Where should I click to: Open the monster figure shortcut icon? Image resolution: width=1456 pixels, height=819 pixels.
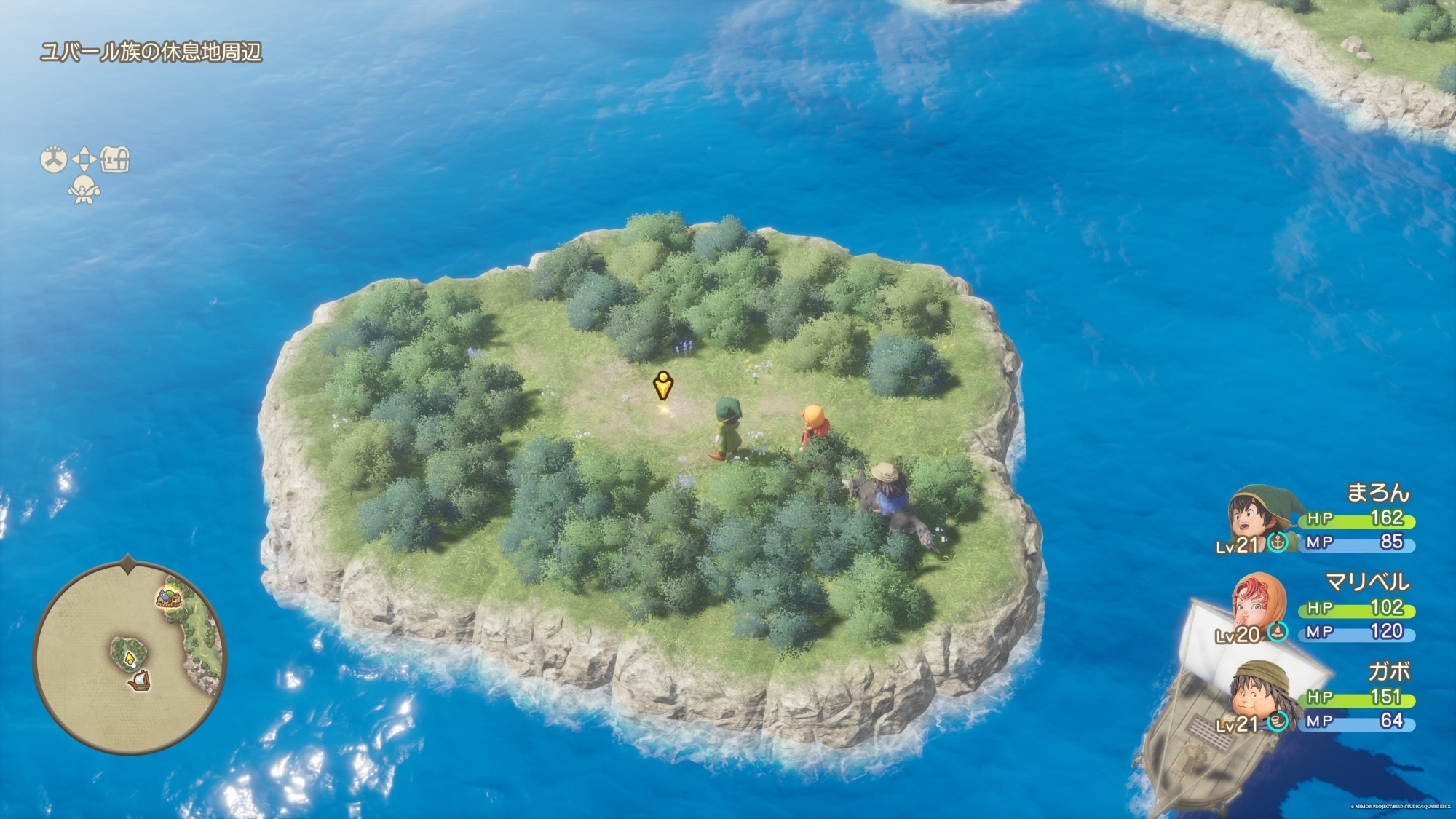coord(84,191)
